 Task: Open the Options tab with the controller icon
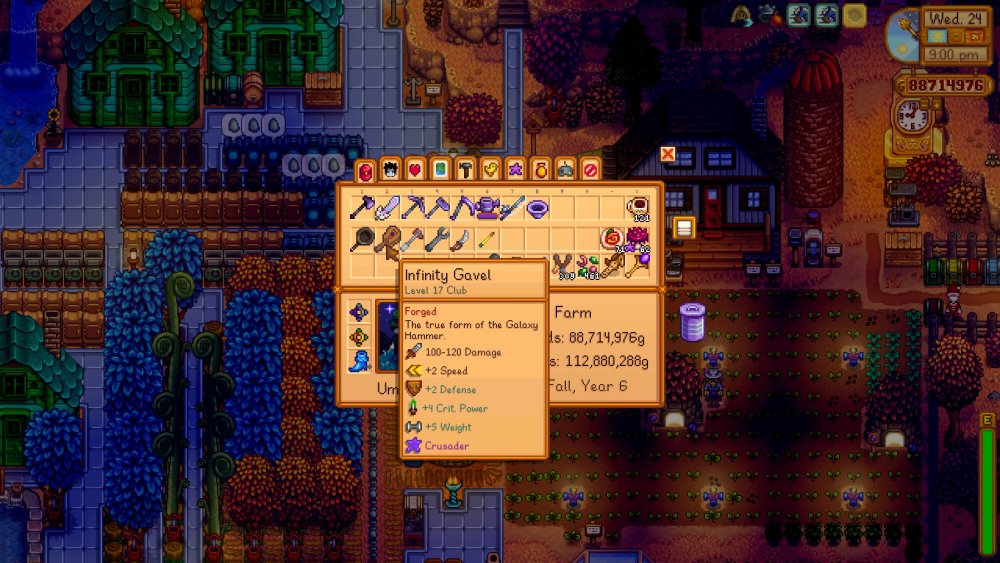coord(565,169)
